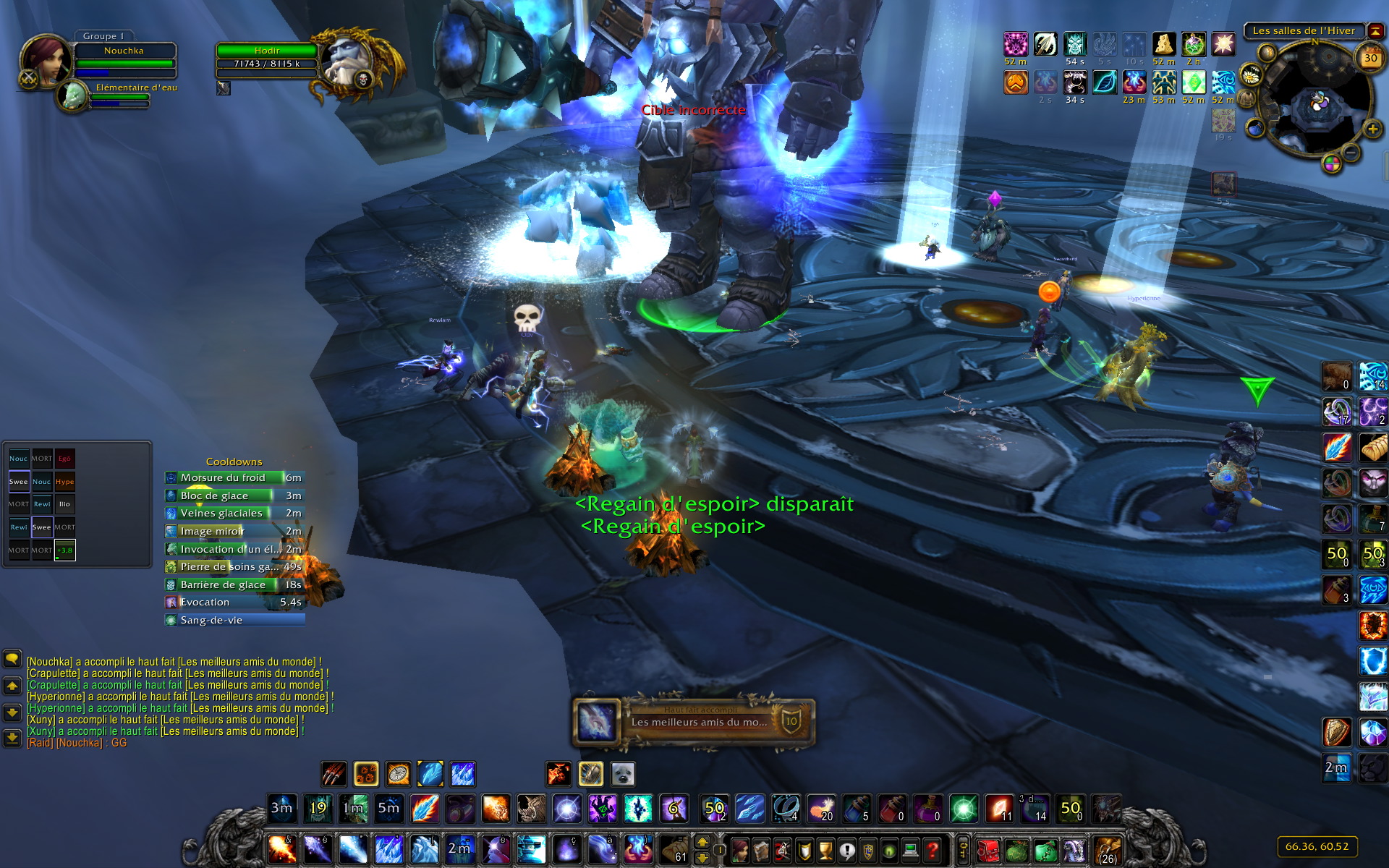Viewport: 1389px width, 868px height.
Task: Click Nouchka's player portrait
Action: pos(46,60)
